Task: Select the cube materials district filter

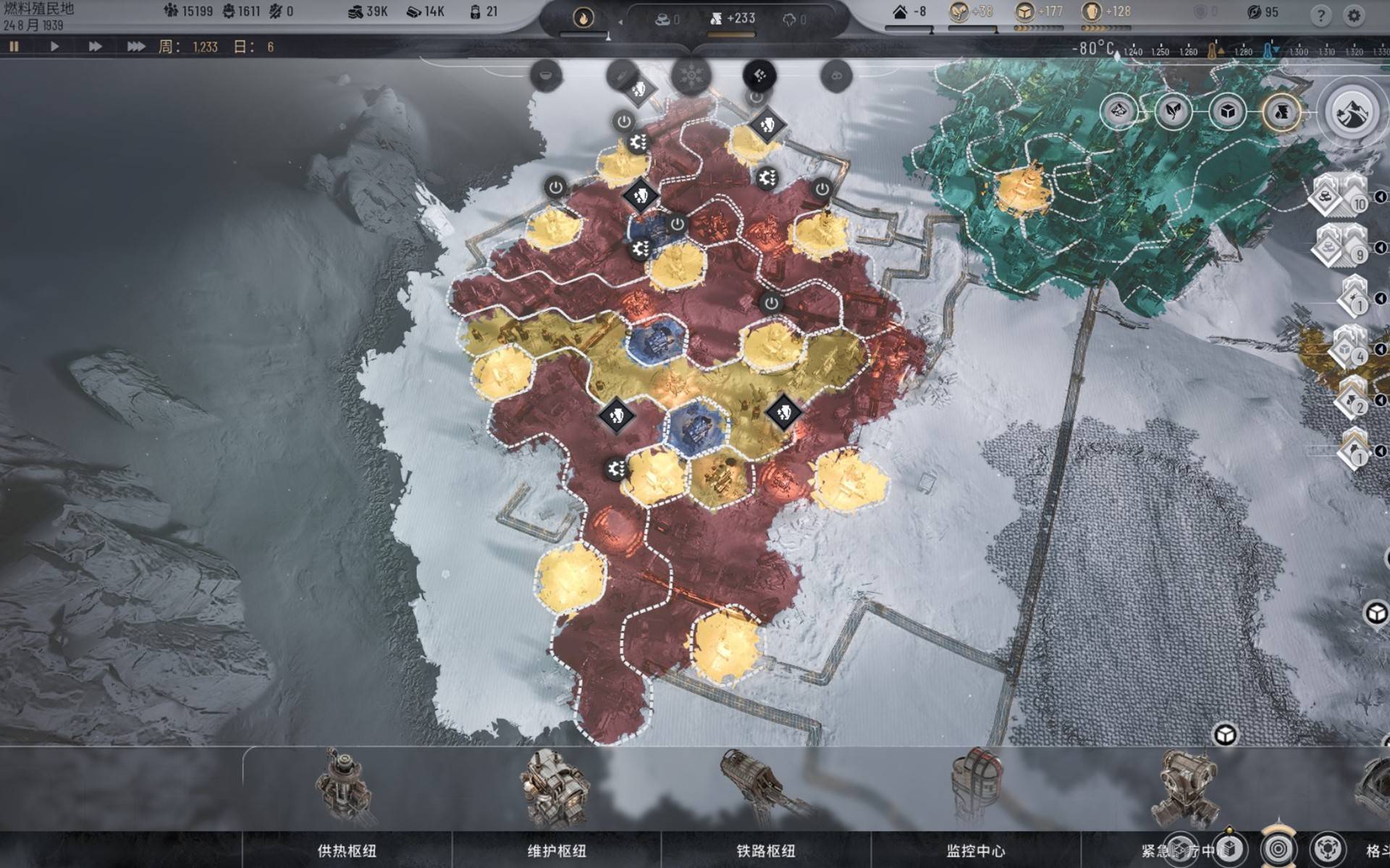Action: [1228, 111]
